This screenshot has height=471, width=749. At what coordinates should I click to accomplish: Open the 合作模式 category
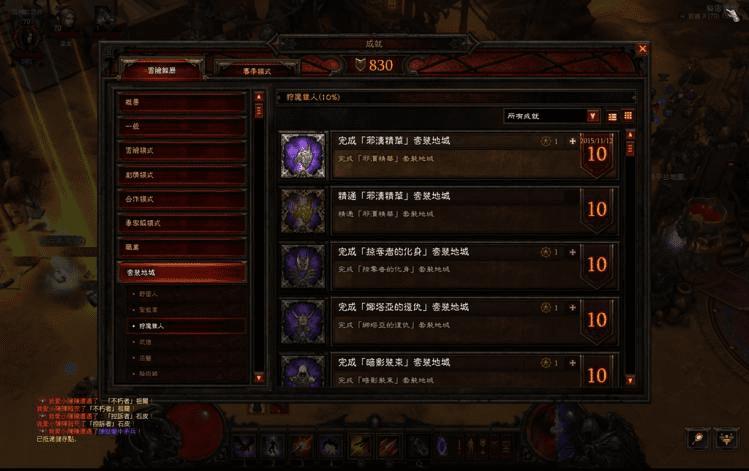pyautogui.click(x=181, y=199)
